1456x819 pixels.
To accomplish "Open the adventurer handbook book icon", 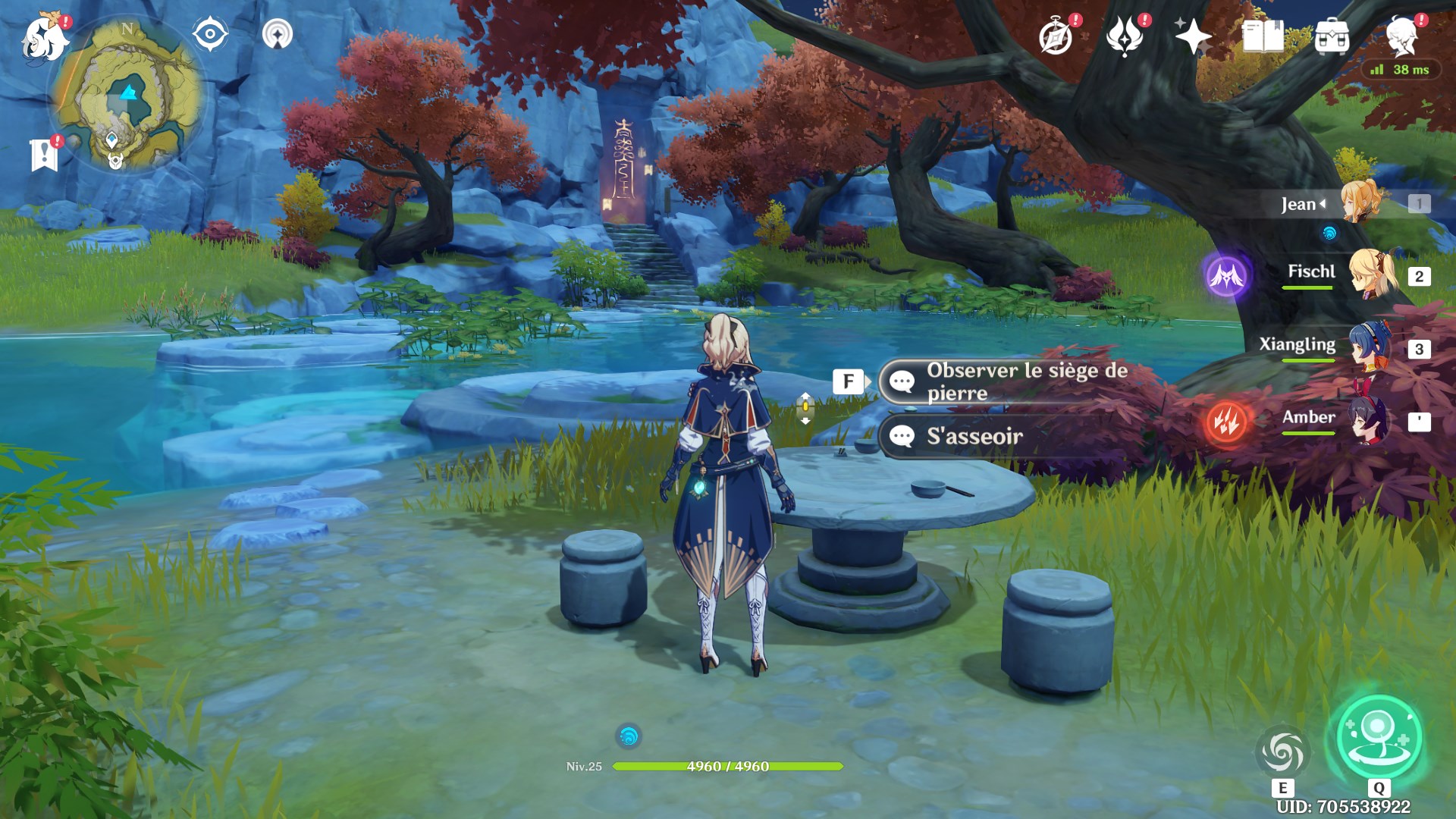I will point(1263,36).
